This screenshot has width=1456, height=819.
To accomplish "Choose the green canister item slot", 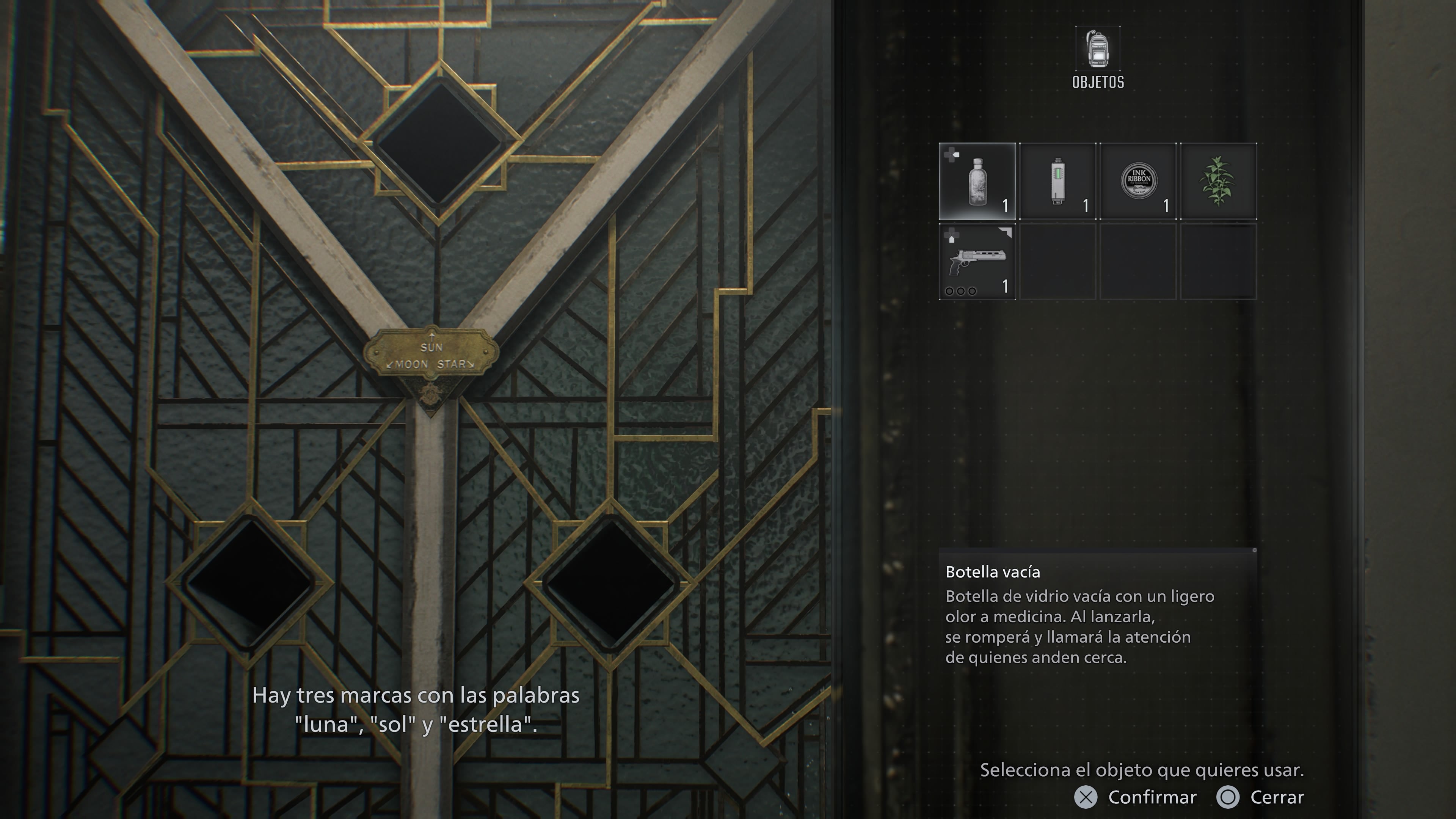I will (1057, 182).
